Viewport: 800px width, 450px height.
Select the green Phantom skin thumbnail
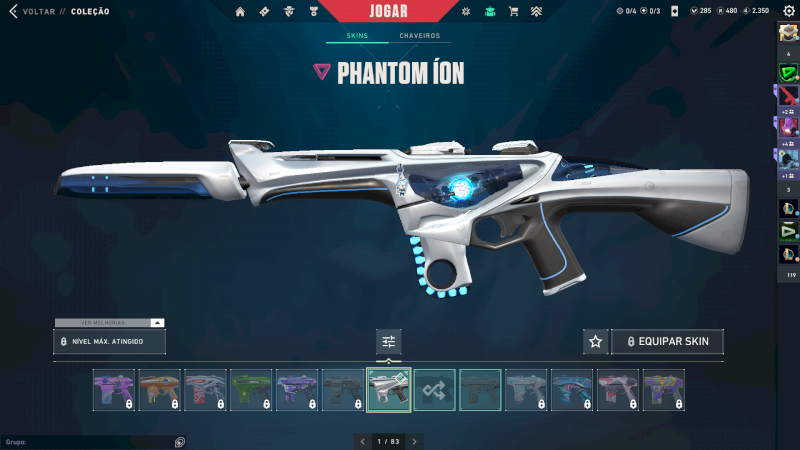pyautogui.click(x=252, y=390)
